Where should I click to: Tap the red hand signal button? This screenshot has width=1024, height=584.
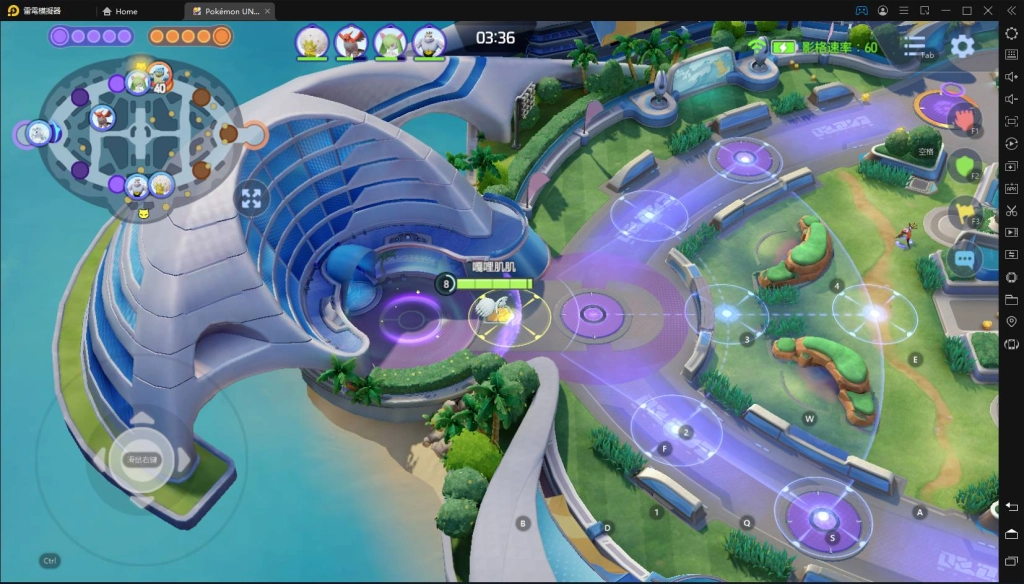[x=962, y=118]
